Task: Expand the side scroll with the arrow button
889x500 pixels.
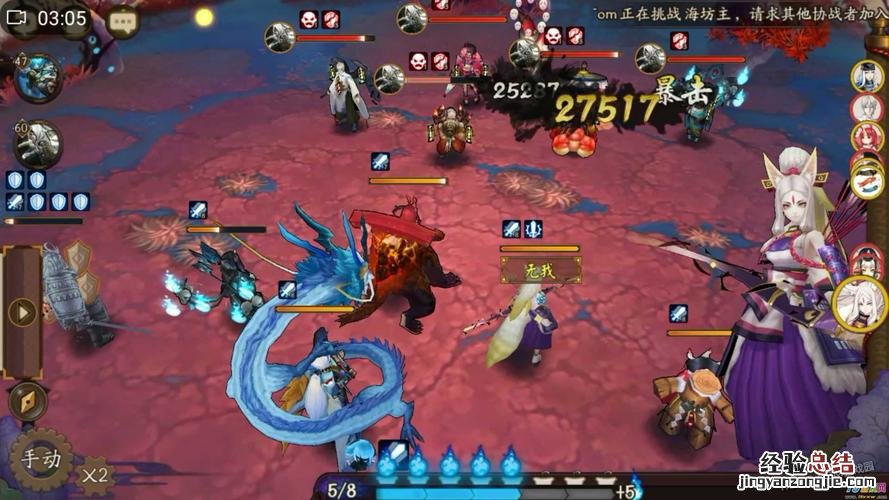Action: tap(21, 312)
